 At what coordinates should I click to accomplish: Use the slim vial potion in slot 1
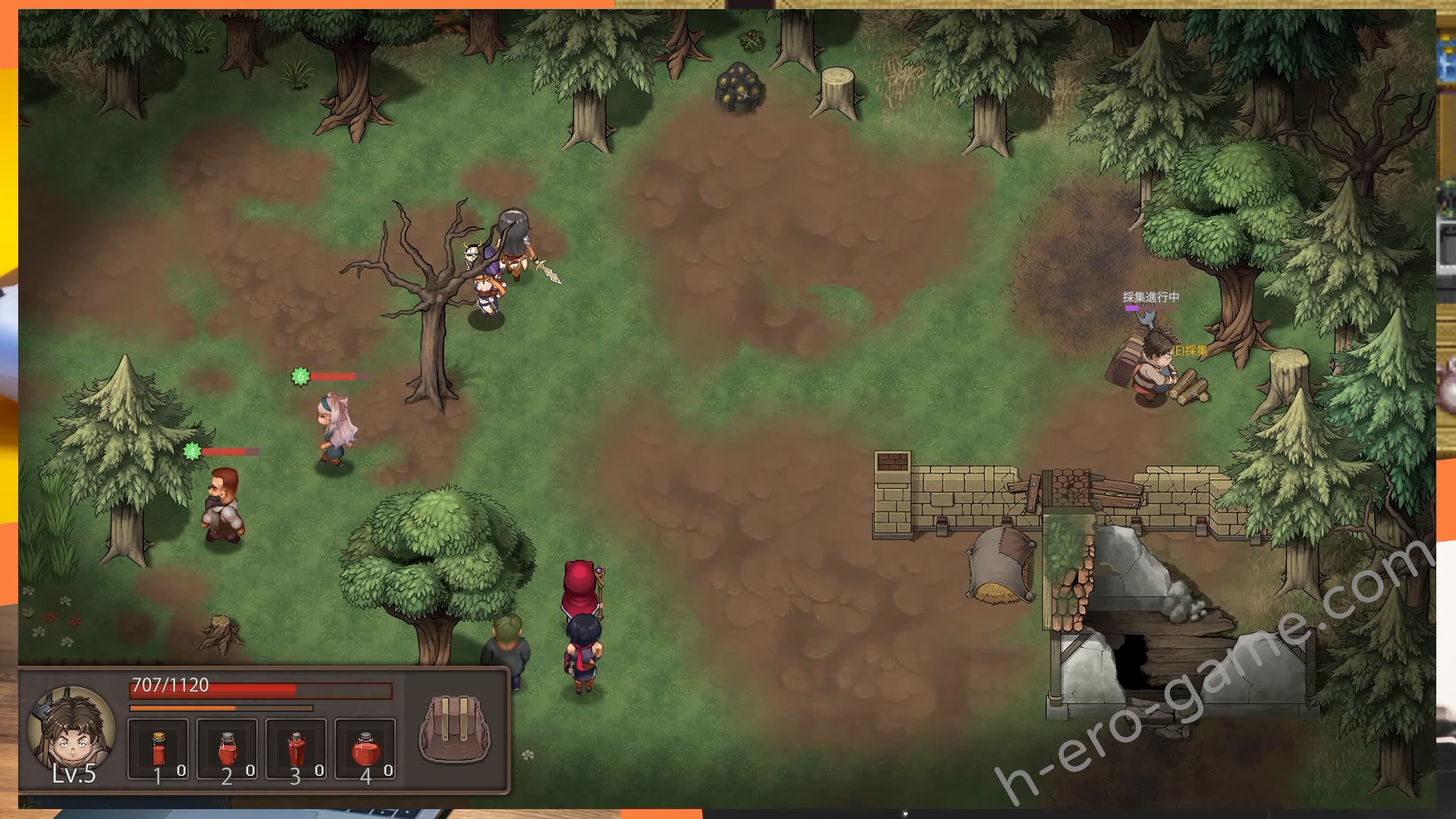click(x=158, y=748)
